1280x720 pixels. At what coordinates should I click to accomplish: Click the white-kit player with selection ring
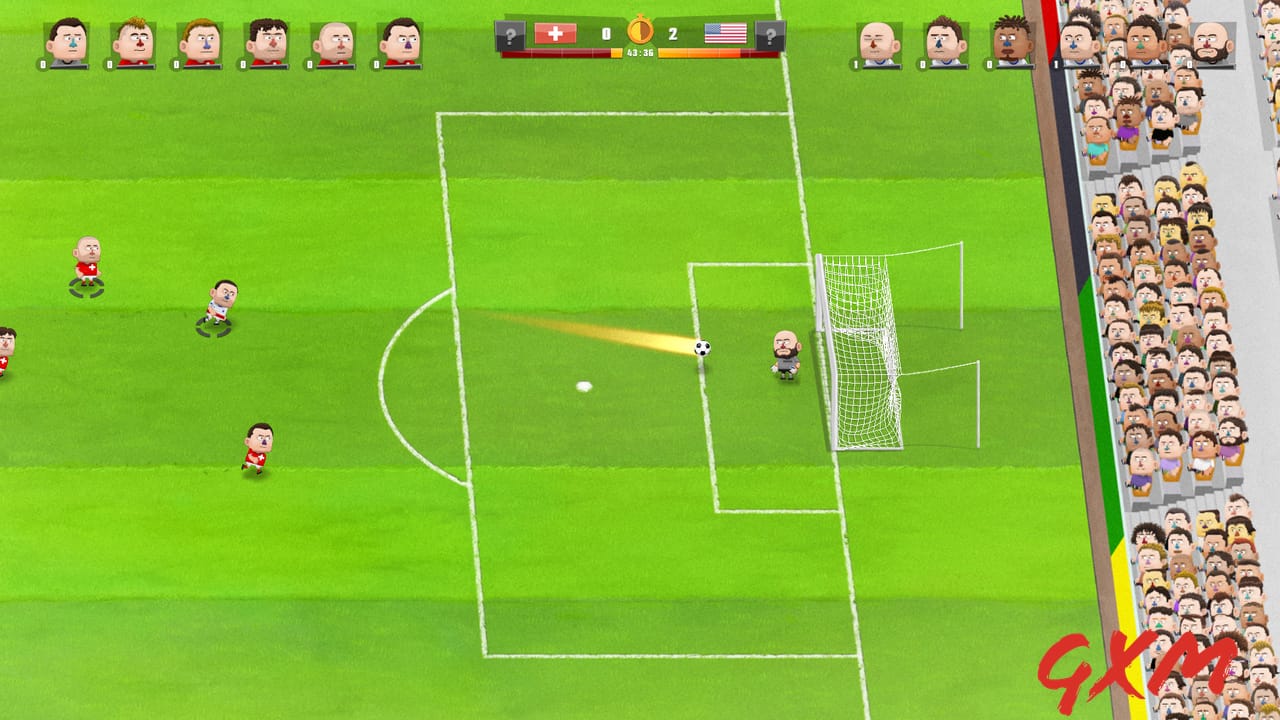tap(220, 303)
